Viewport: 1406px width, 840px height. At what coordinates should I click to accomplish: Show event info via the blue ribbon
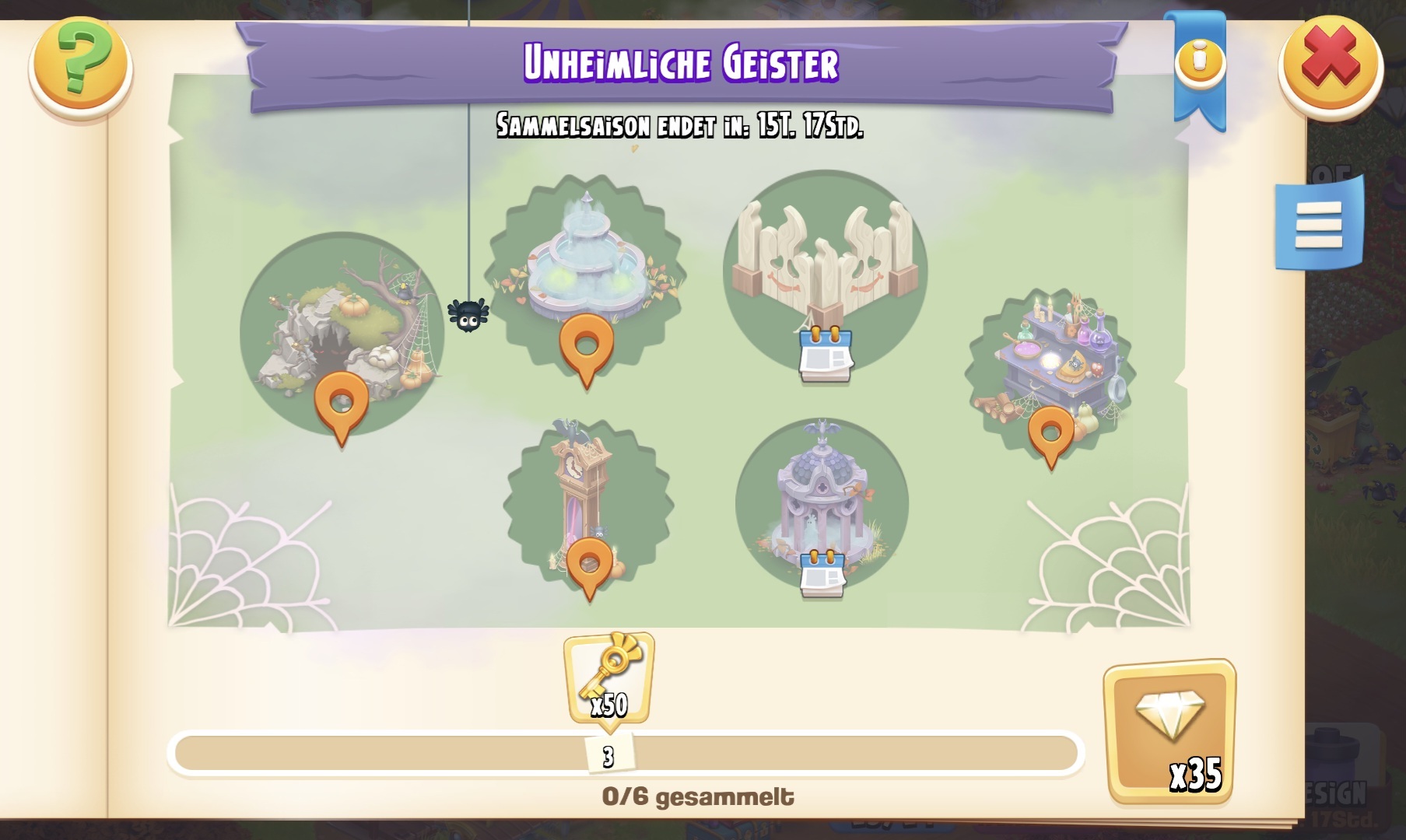(x=1200, y=61)
